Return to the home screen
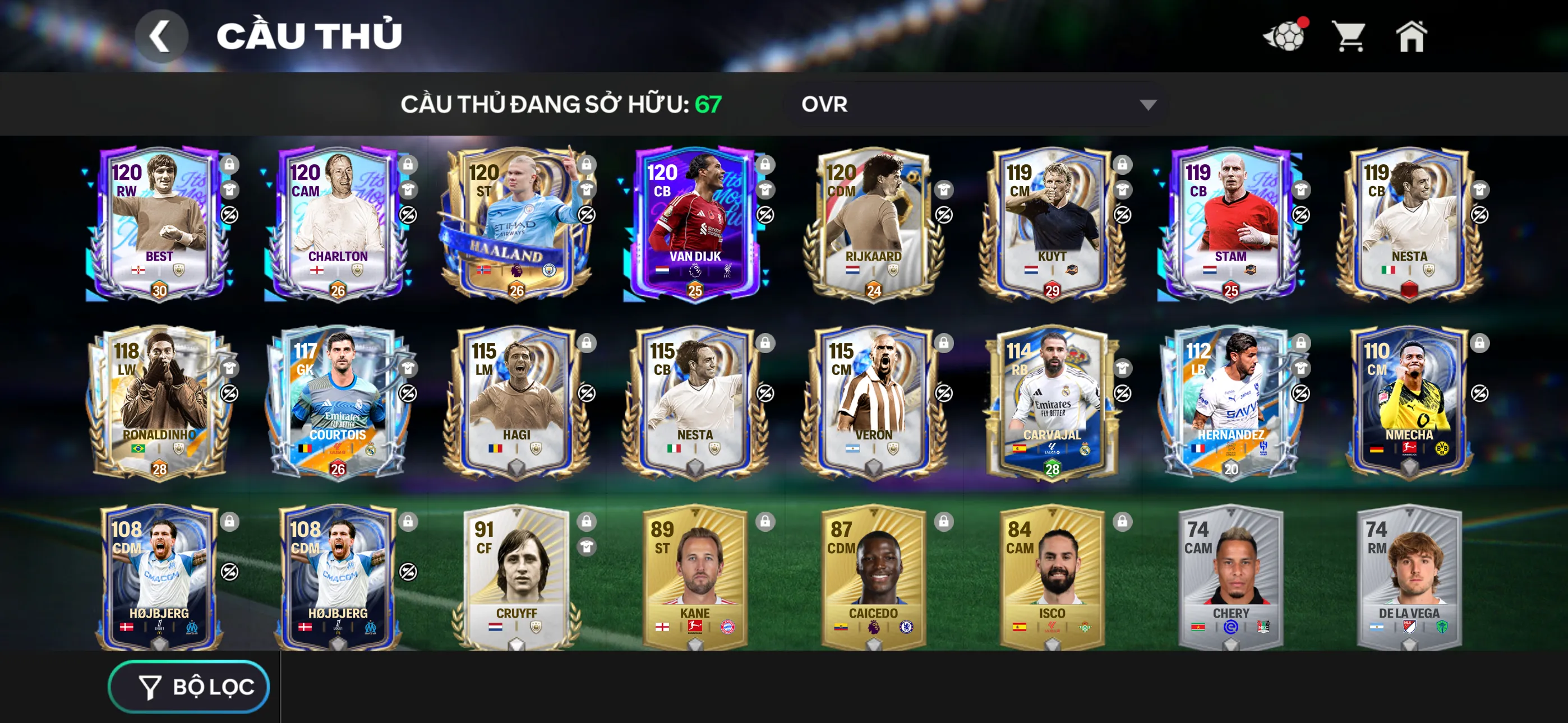 (x=1410, y=37)
